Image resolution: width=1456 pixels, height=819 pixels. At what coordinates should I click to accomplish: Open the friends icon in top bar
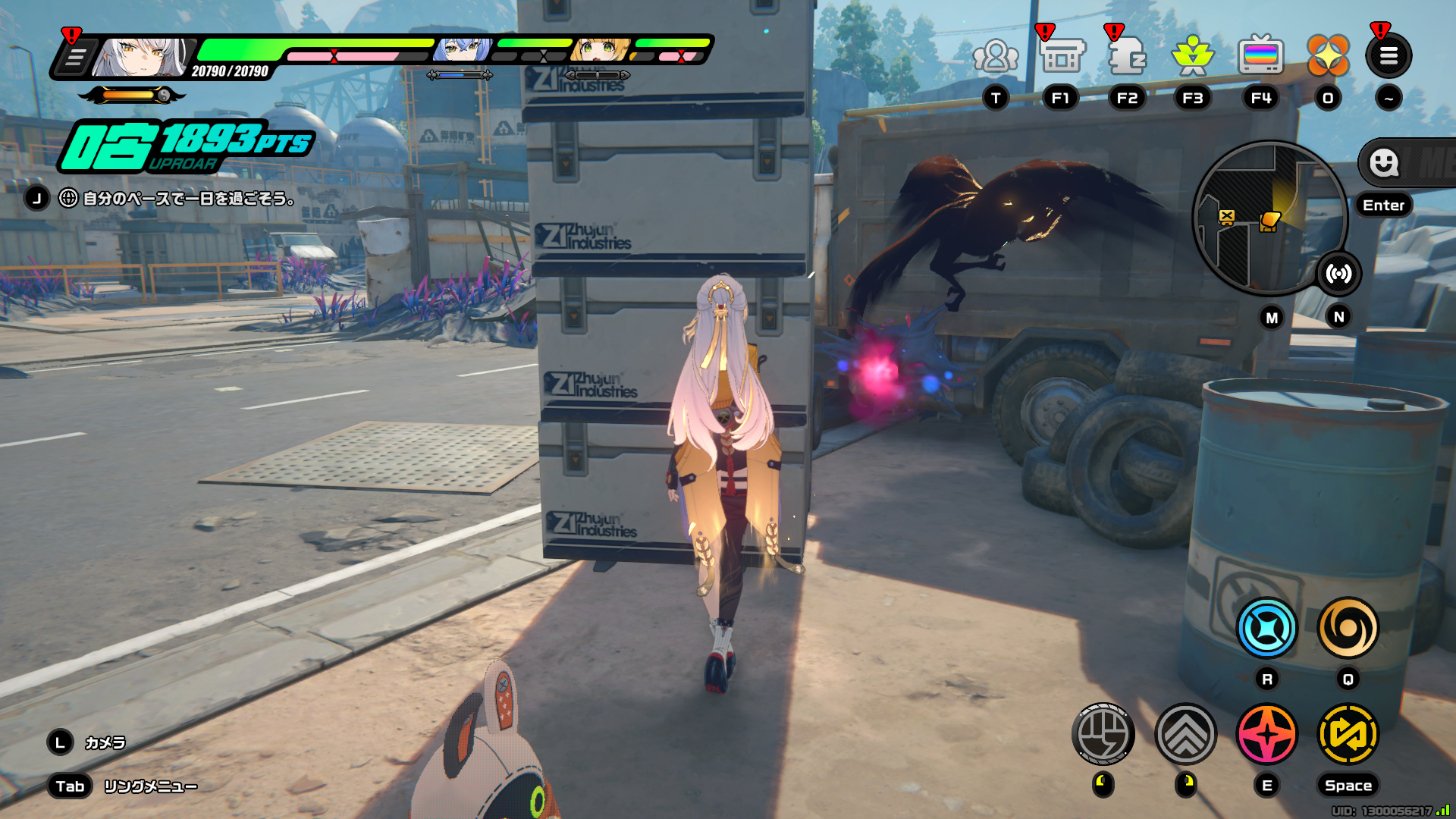click(996, 57)
